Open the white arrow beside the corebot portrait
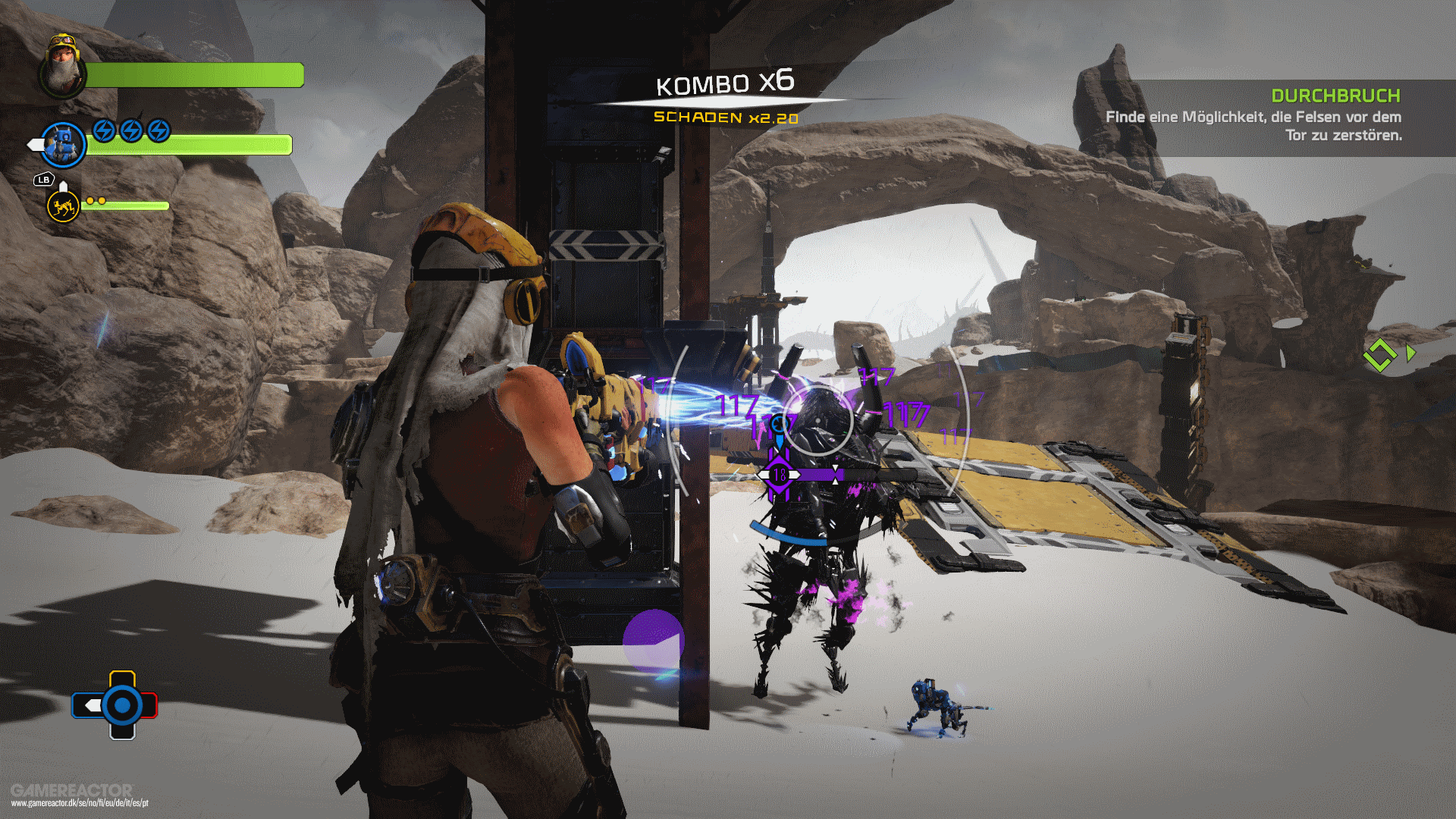 (34, 144)
